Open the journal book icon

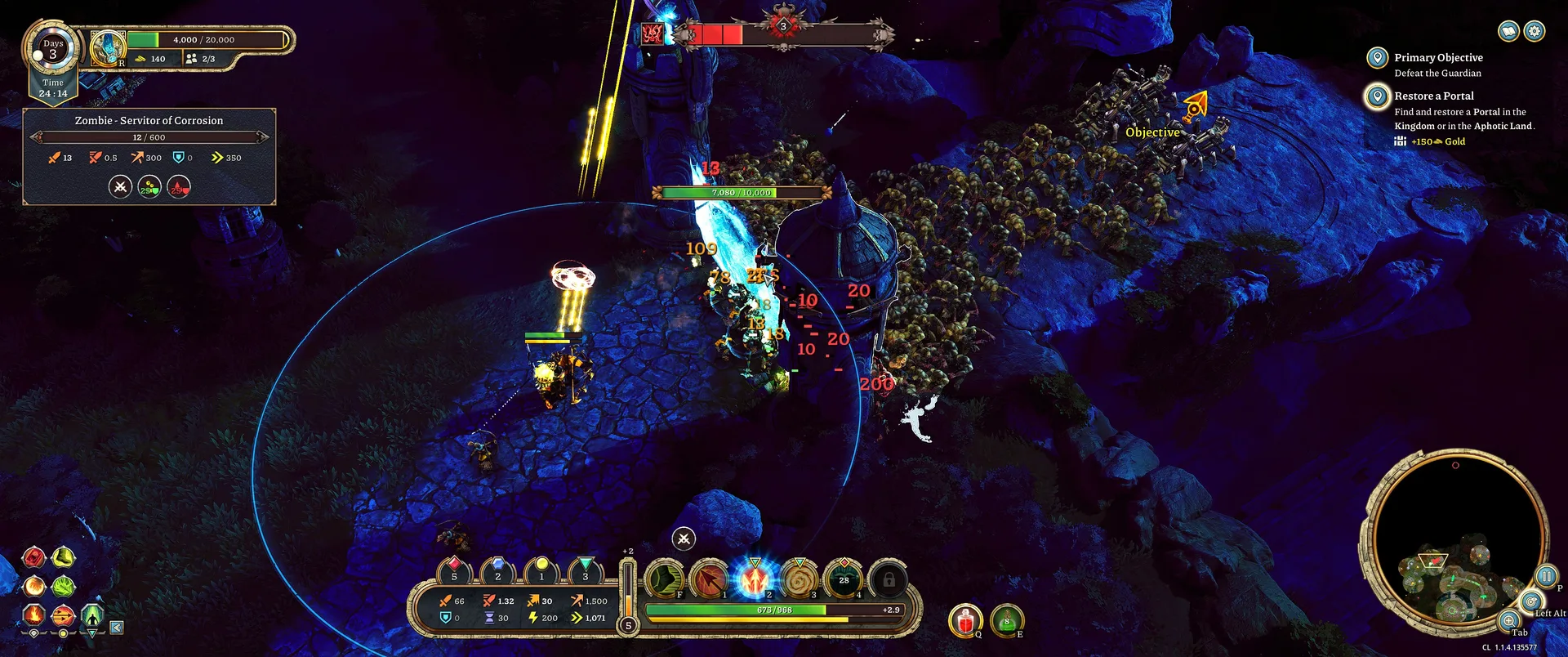click(1508, 31)
